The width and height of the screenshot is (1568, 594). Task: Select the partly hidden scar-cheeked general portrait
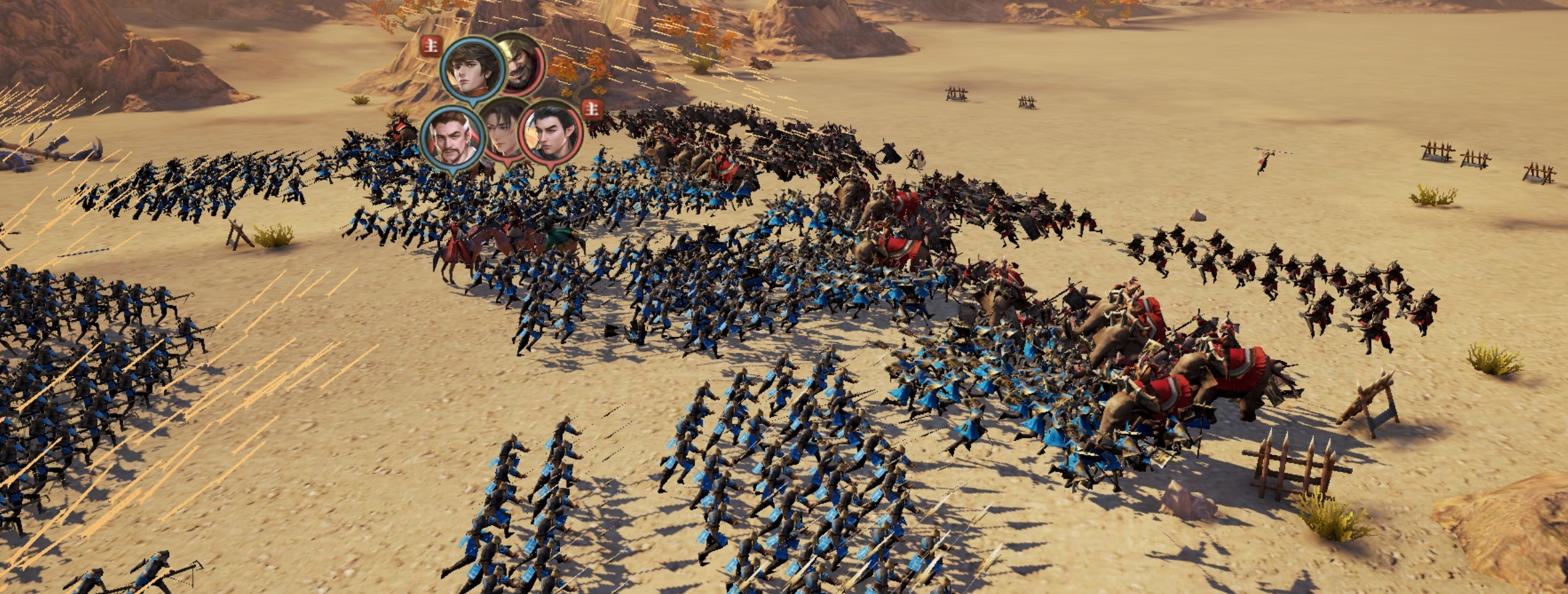tap(502, 133)
